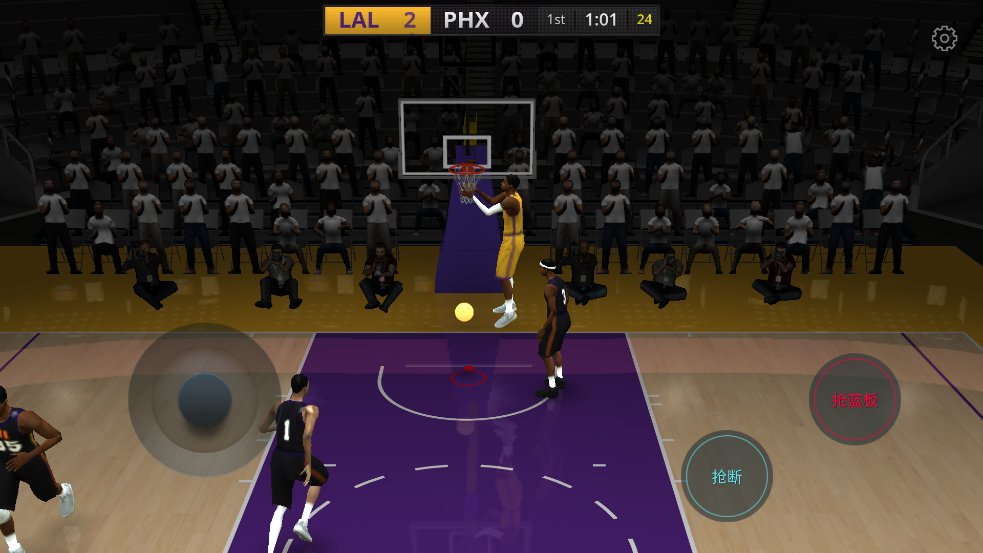Screen dimensions: 983x553
Task: Click the virtual joystick knob
Action: tap(205, 399)
